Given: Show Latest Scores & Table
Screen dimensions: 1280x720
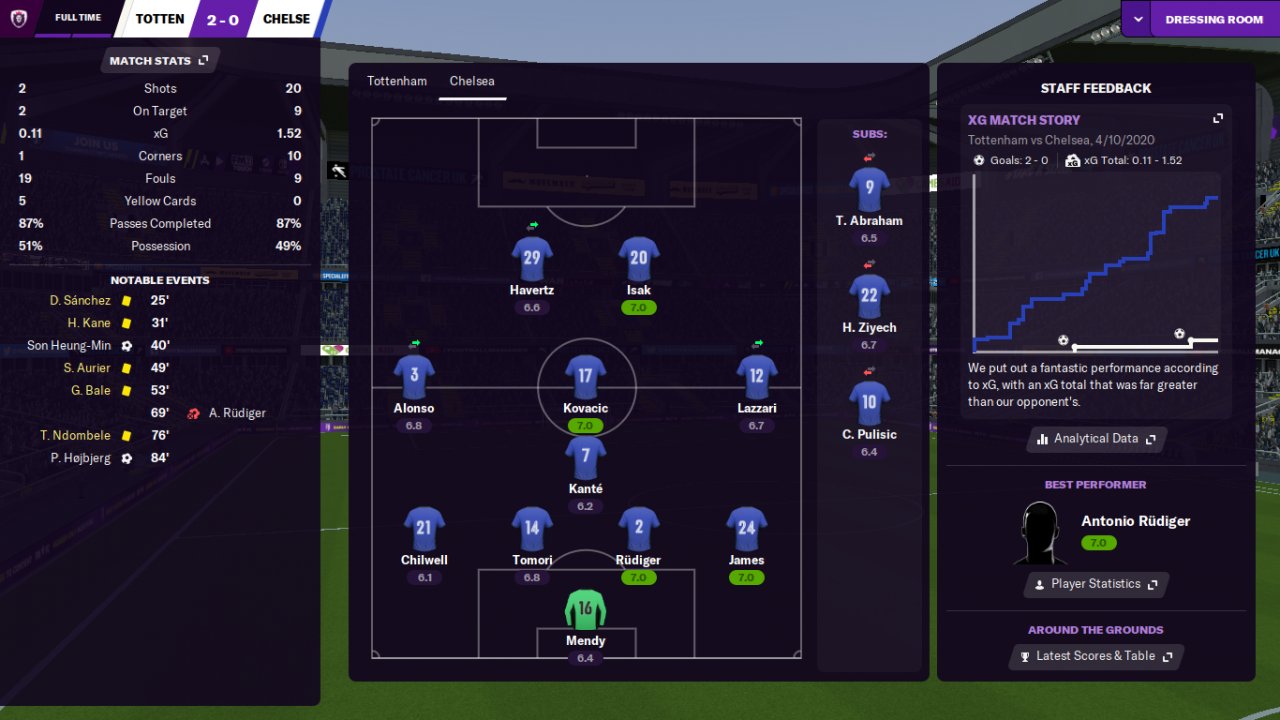Looking at the screenshot, I should [1095, 656].
